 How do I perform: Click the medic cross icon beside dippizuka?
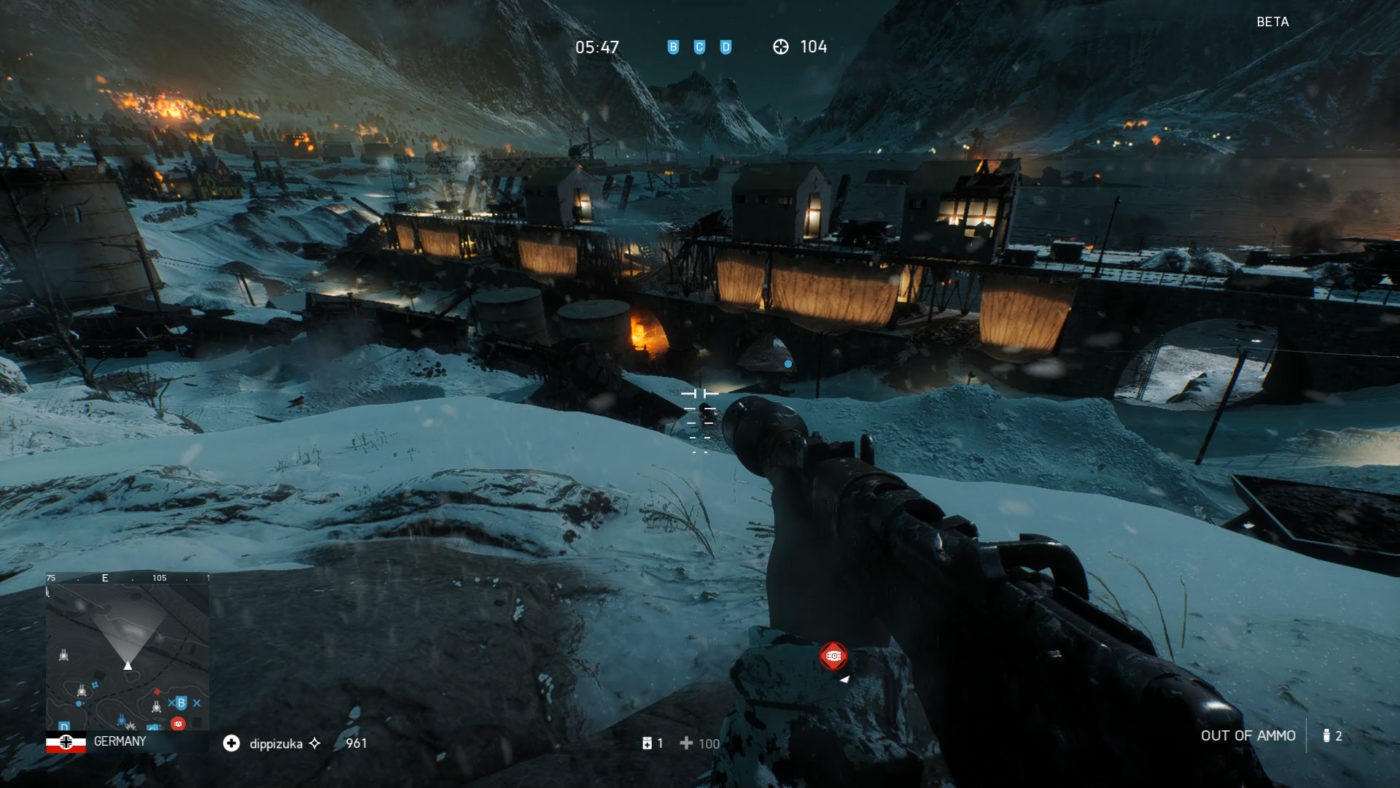pos(231,742)
